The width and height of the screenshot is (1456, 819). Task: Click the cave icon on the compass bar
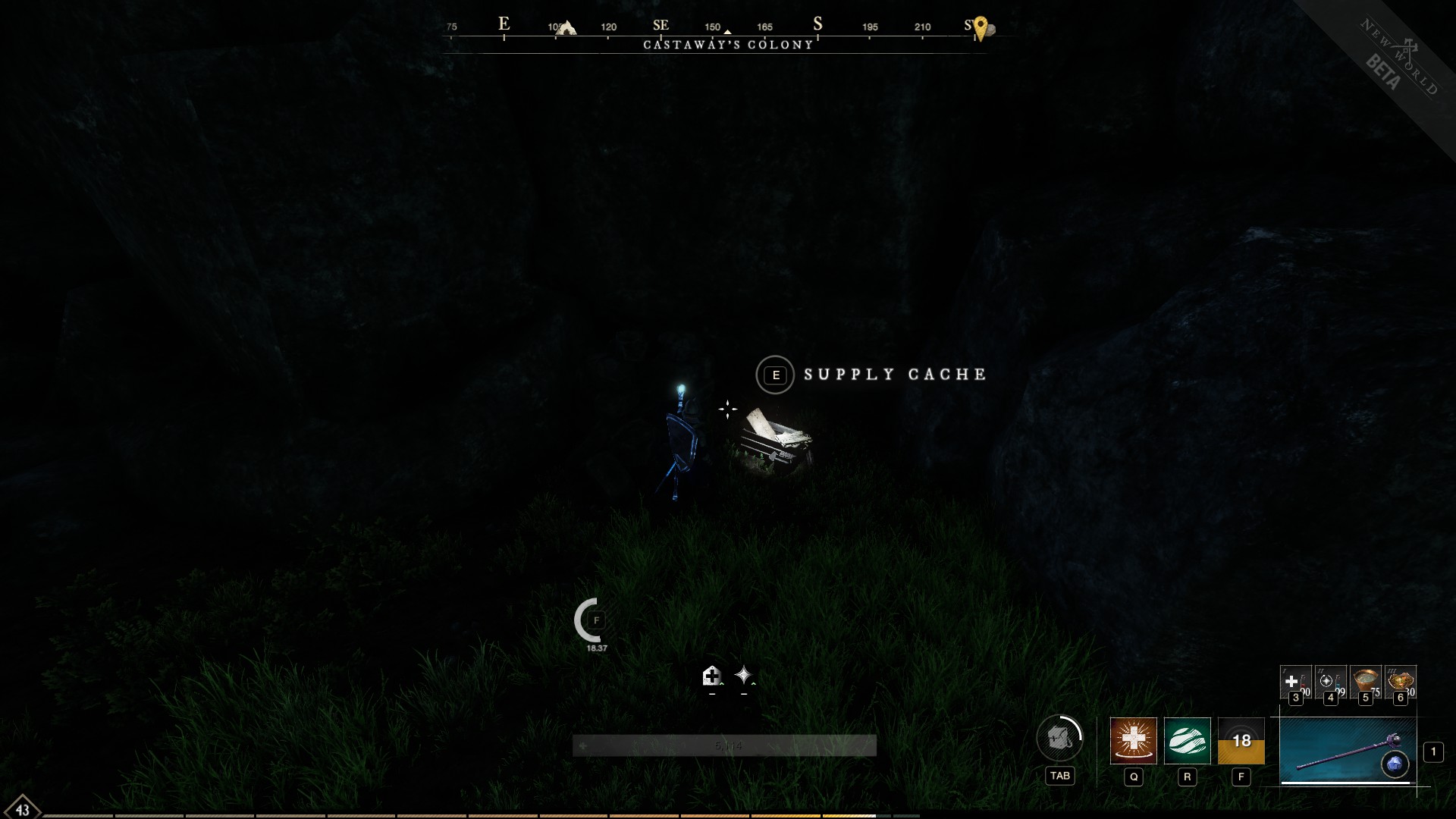566,27
